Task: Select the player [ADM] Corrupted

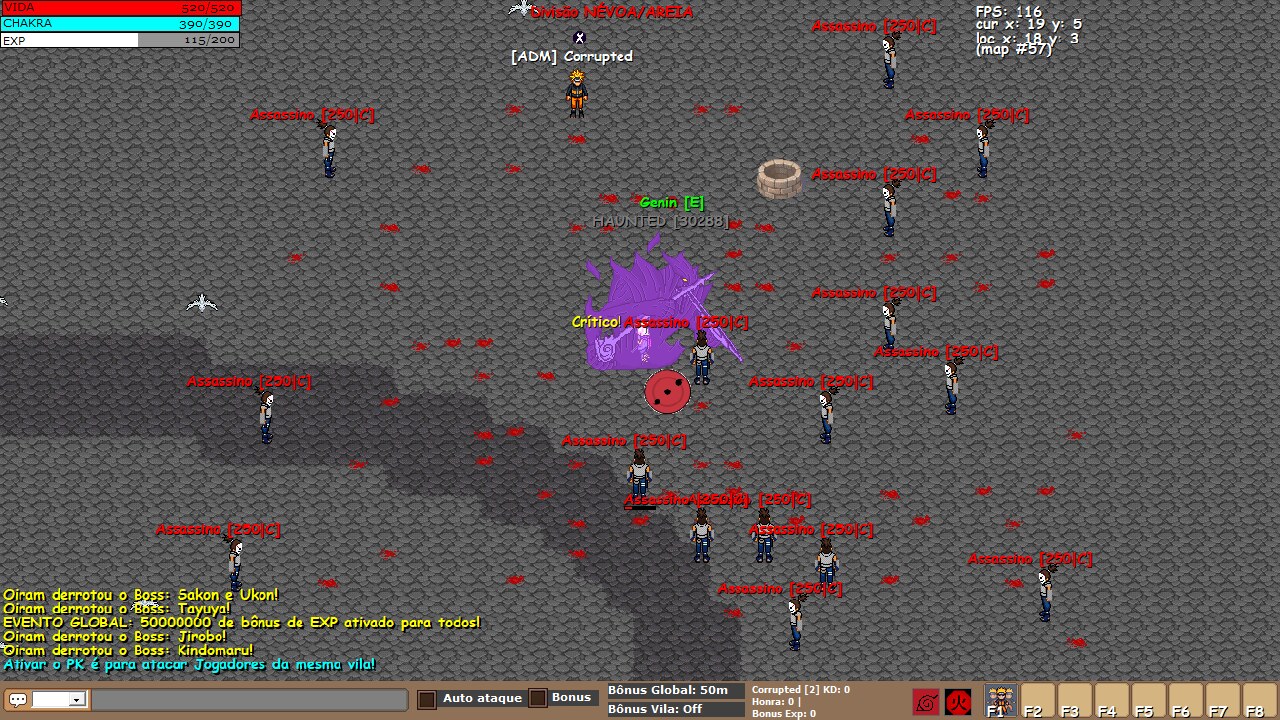Action: click(x=578, y=95)
